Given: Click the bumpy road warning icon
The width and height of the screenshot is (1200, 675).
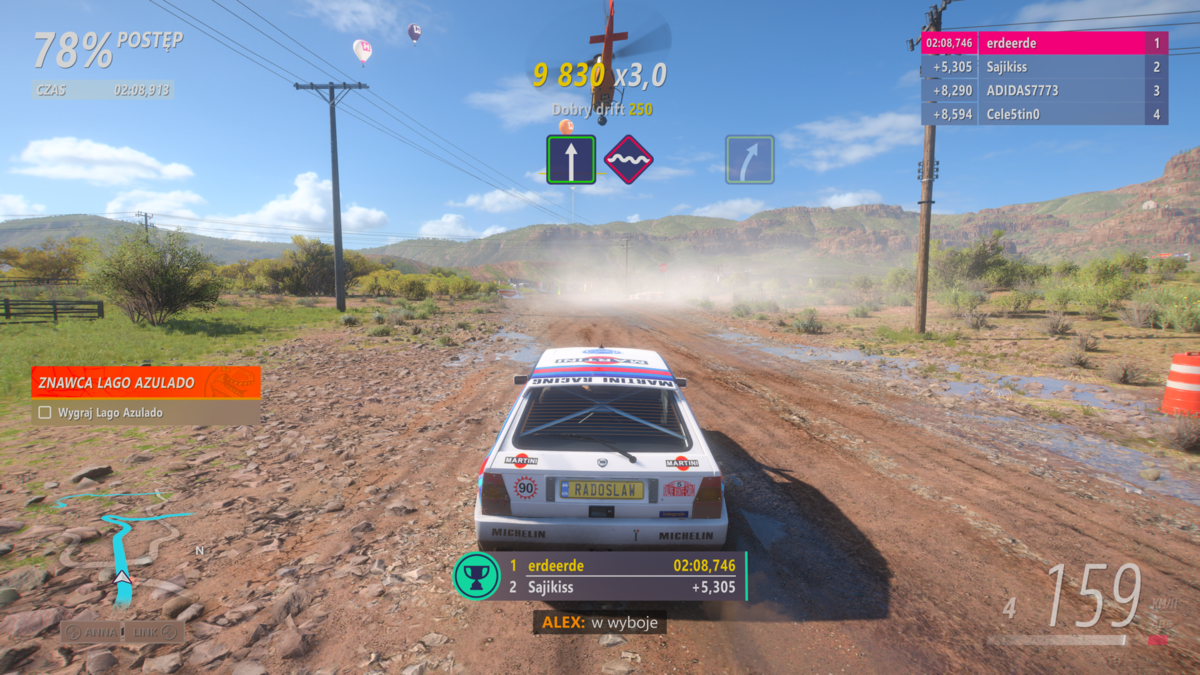Looking at the screenshot, I should 629,160.
